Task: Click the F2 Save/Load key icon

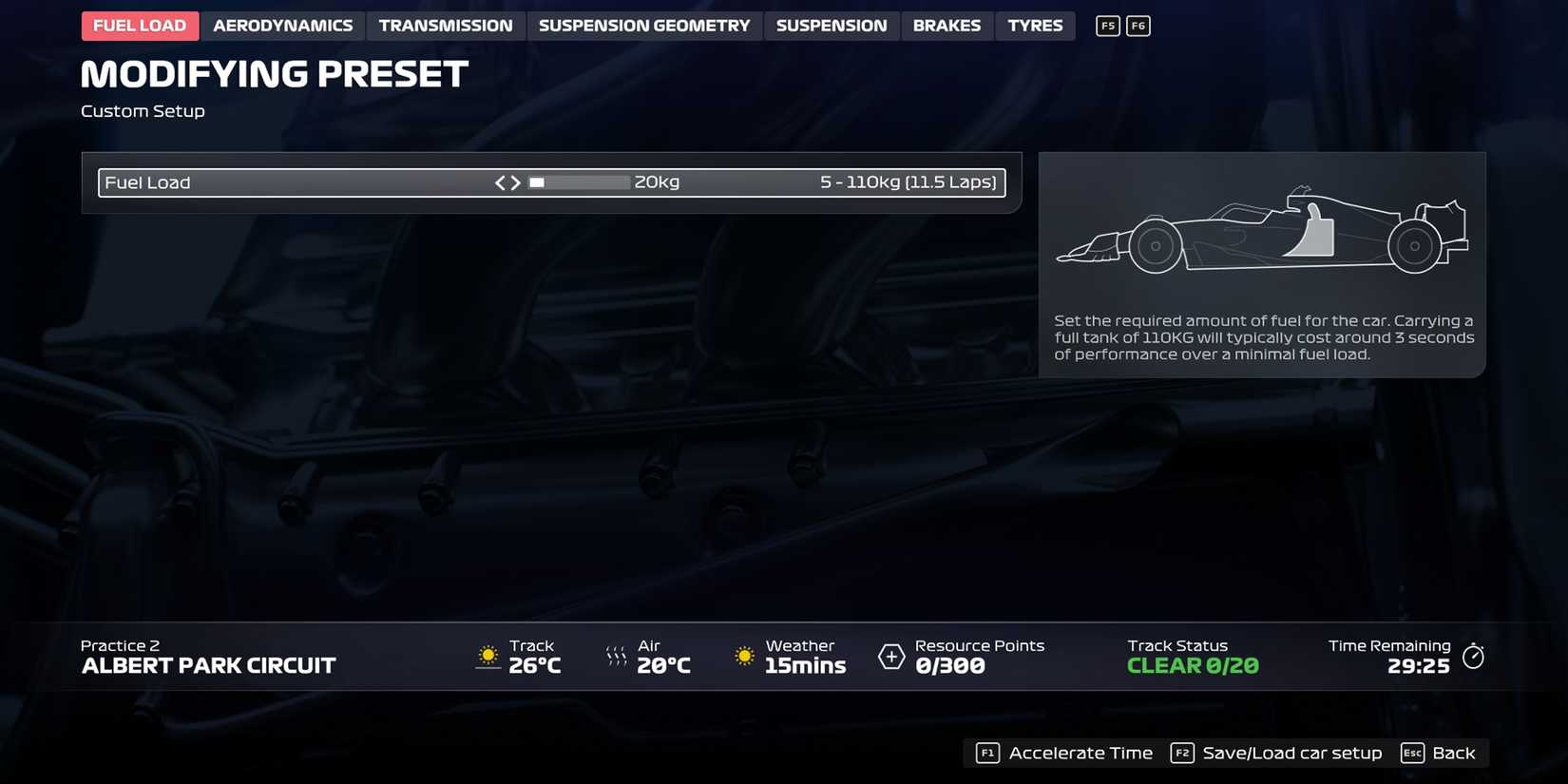Action: [1182, 752]
